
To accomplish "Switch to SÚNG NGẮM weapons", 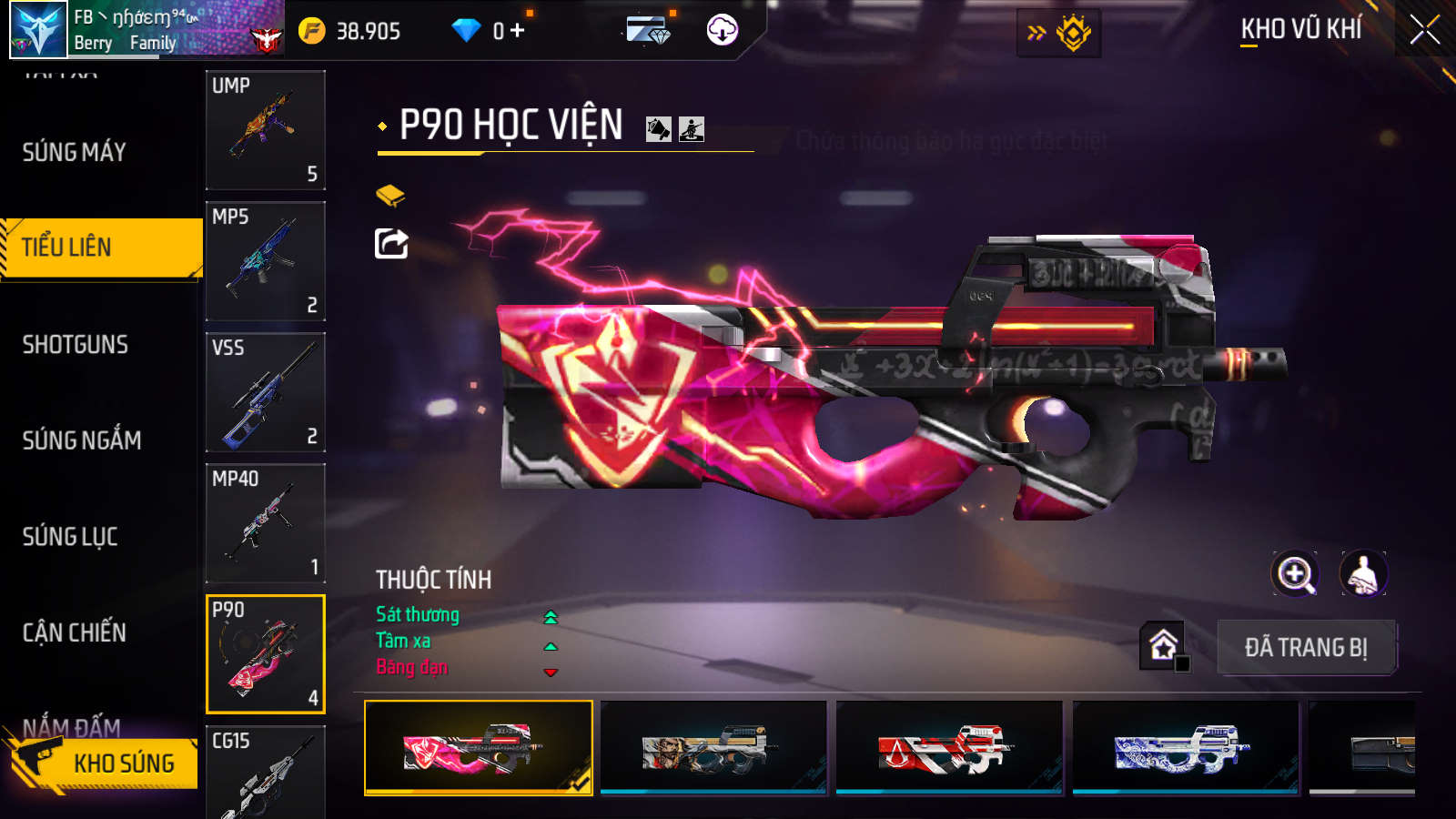I will pyautogui.click(x=82, y=440).
